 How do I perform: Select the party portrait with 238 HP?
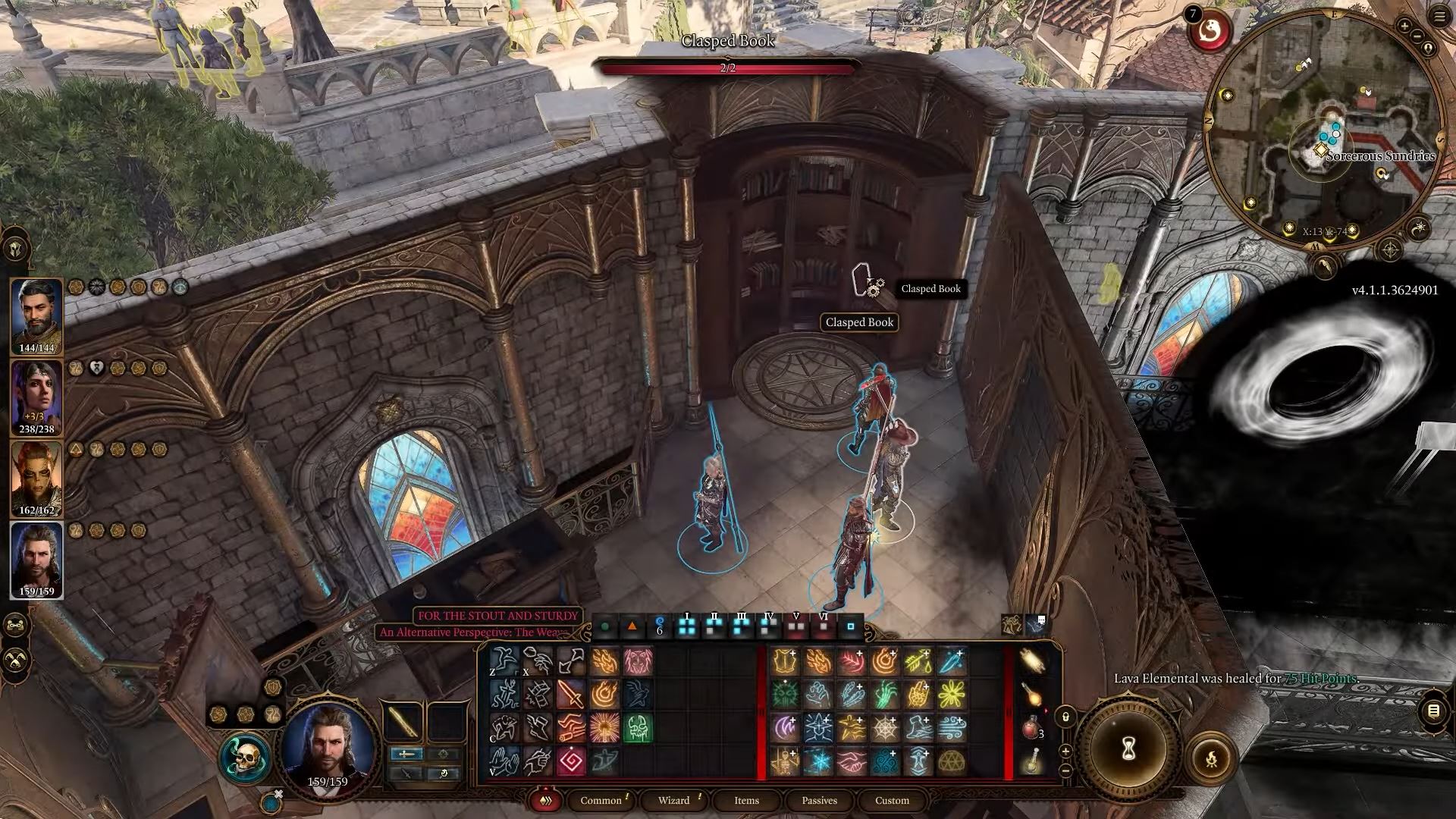[36, 398]
